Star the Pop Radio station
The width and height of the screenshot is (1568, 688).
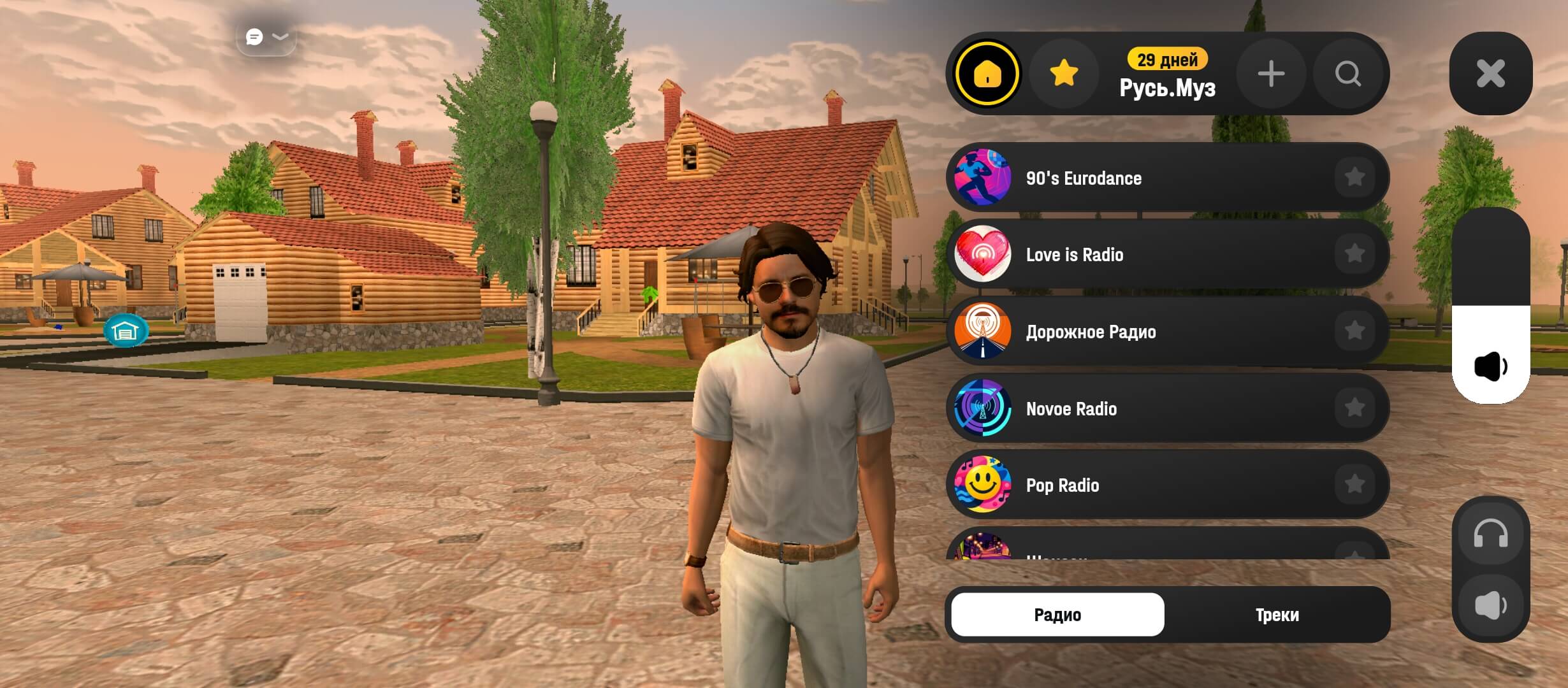[1354, 485]
